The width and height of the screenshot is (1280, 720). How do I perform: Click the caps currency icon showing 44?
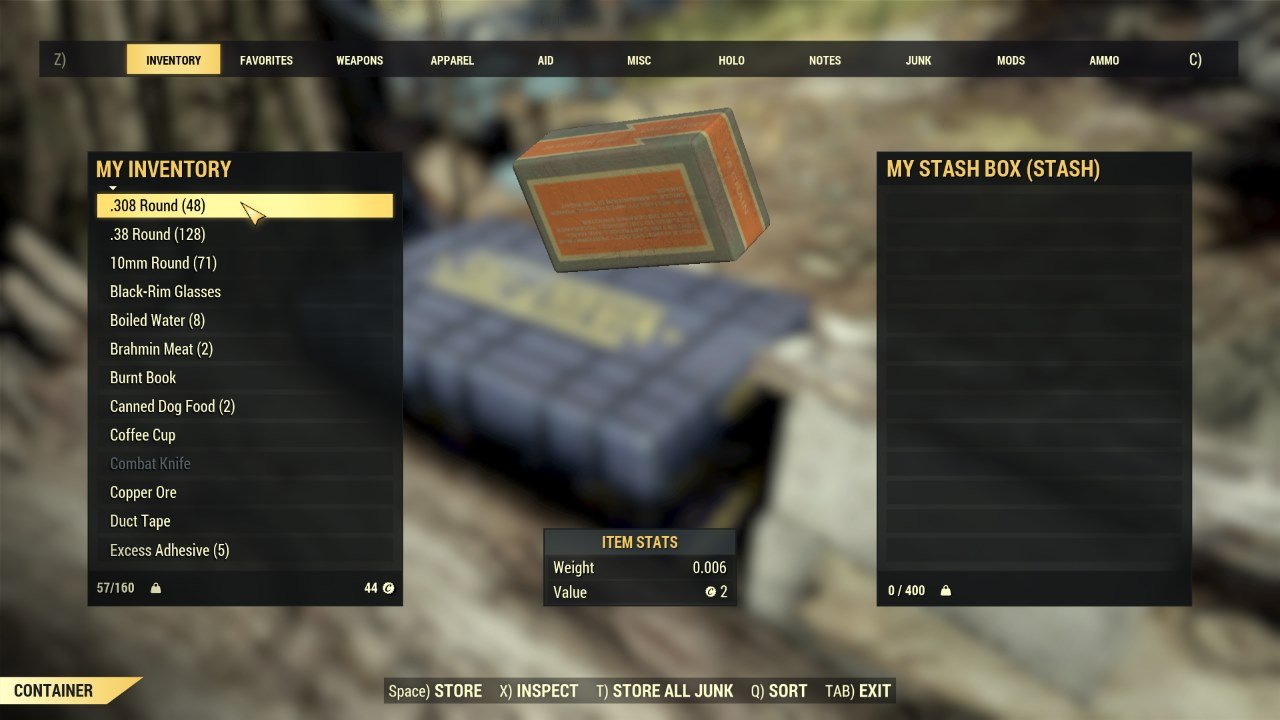388,588
